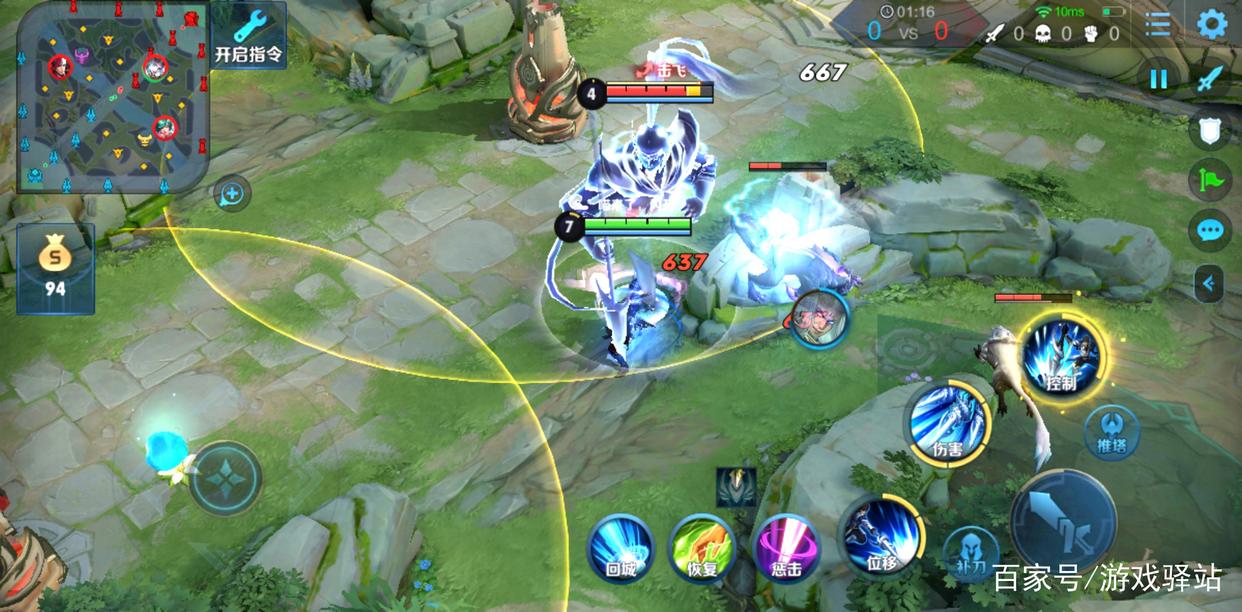Show the scoreboard list

[1158, 24]
